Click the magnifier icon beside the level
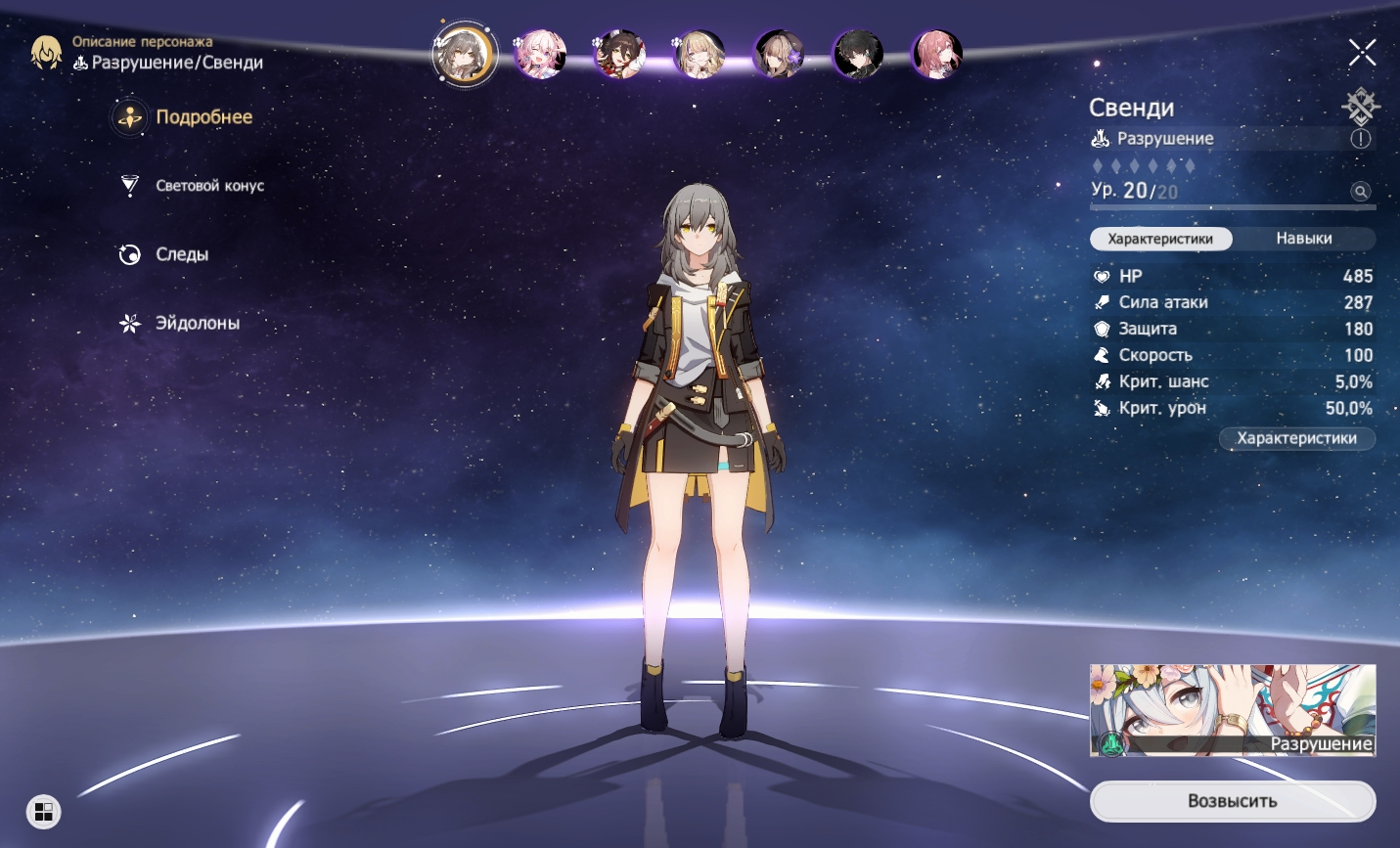 tap(1360, 192)
